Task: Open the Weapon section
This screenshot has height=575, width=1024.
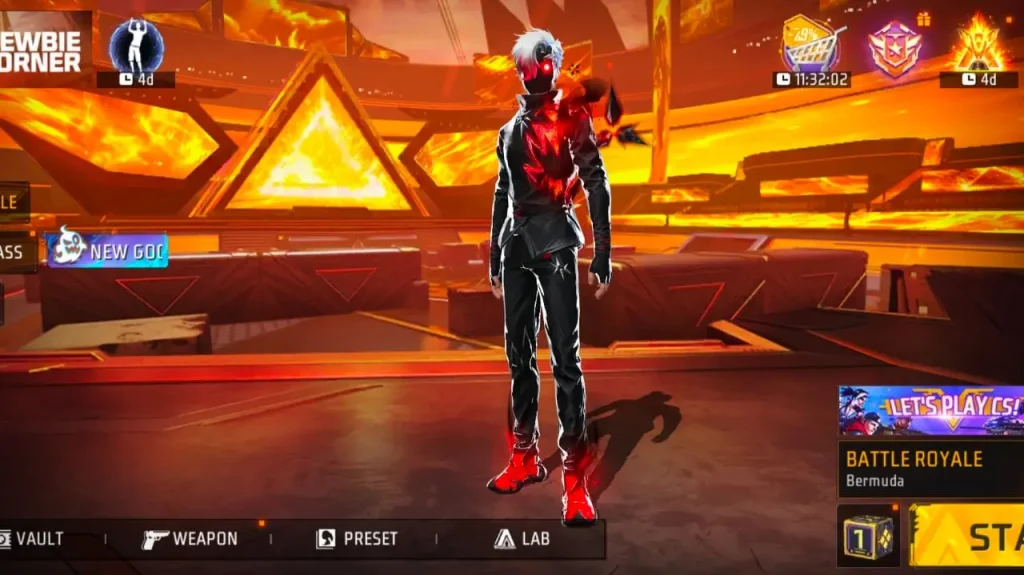Action: pos(190,539)
